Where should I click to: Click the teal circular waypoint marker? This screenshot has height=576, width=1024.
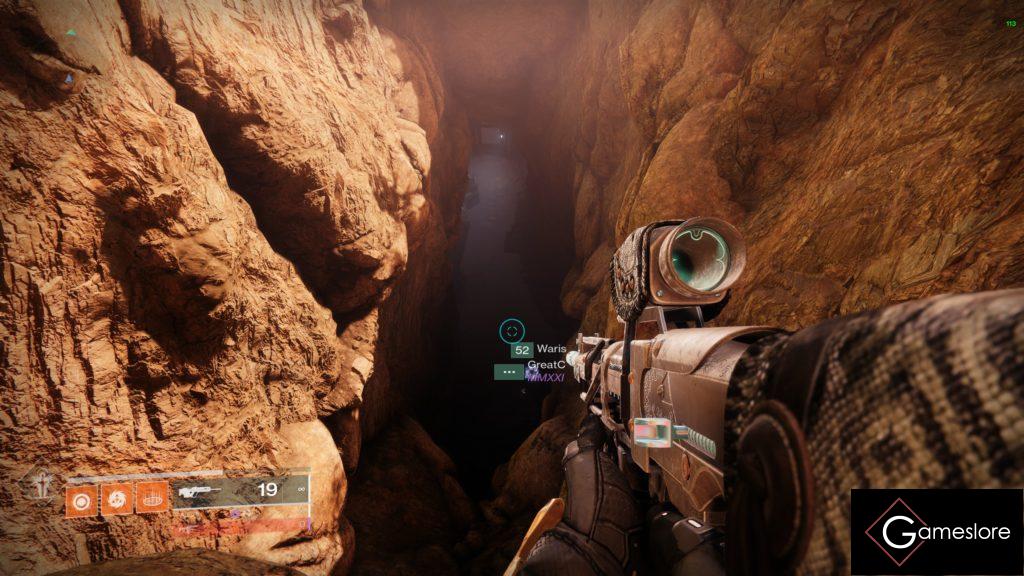tap(512, 329)
